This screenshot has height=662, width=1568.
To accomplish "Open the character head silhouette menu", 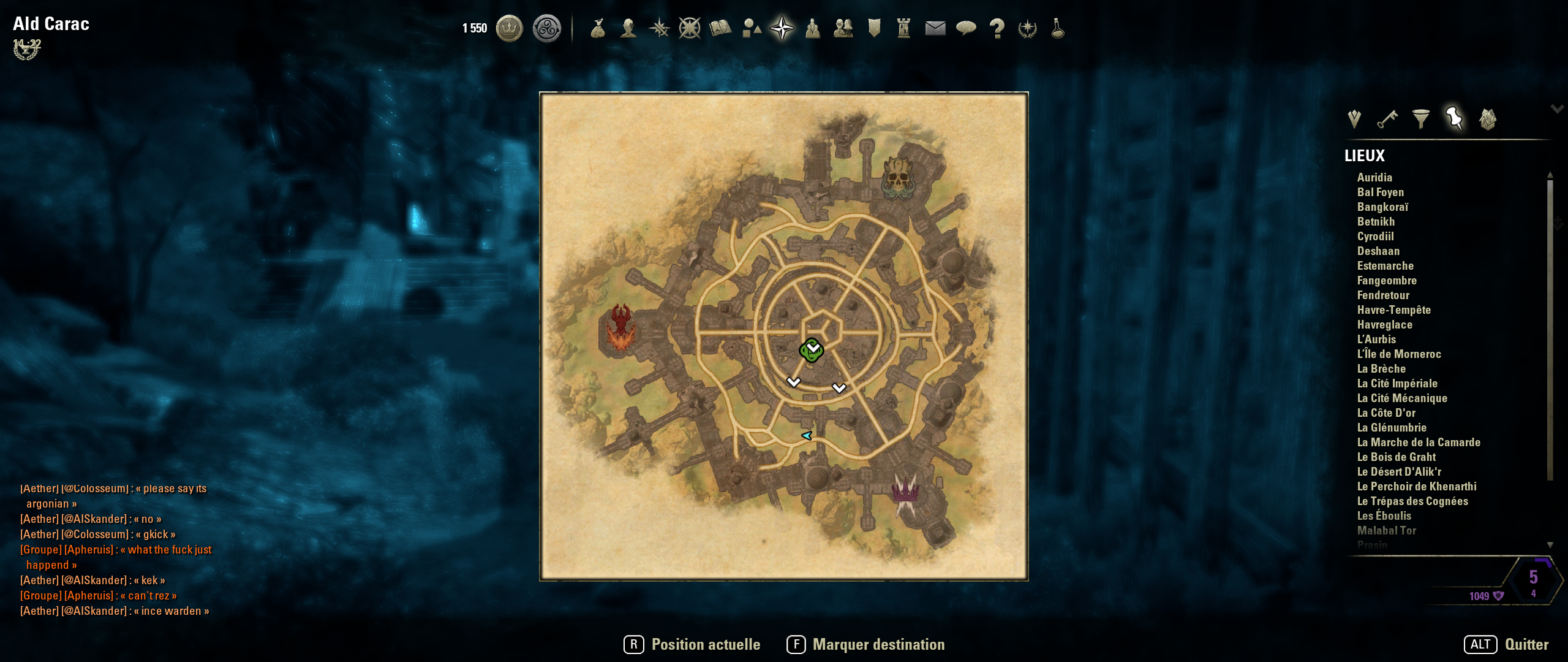I will tap(628, 28).
